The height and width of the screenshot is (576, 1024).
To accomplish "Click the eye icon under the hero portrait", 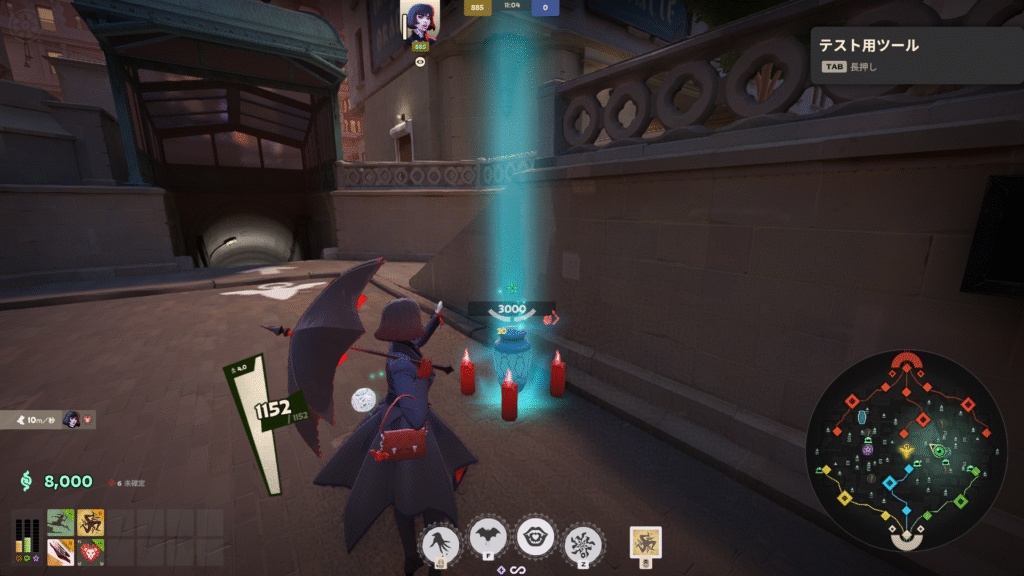I will pos(420,61).
